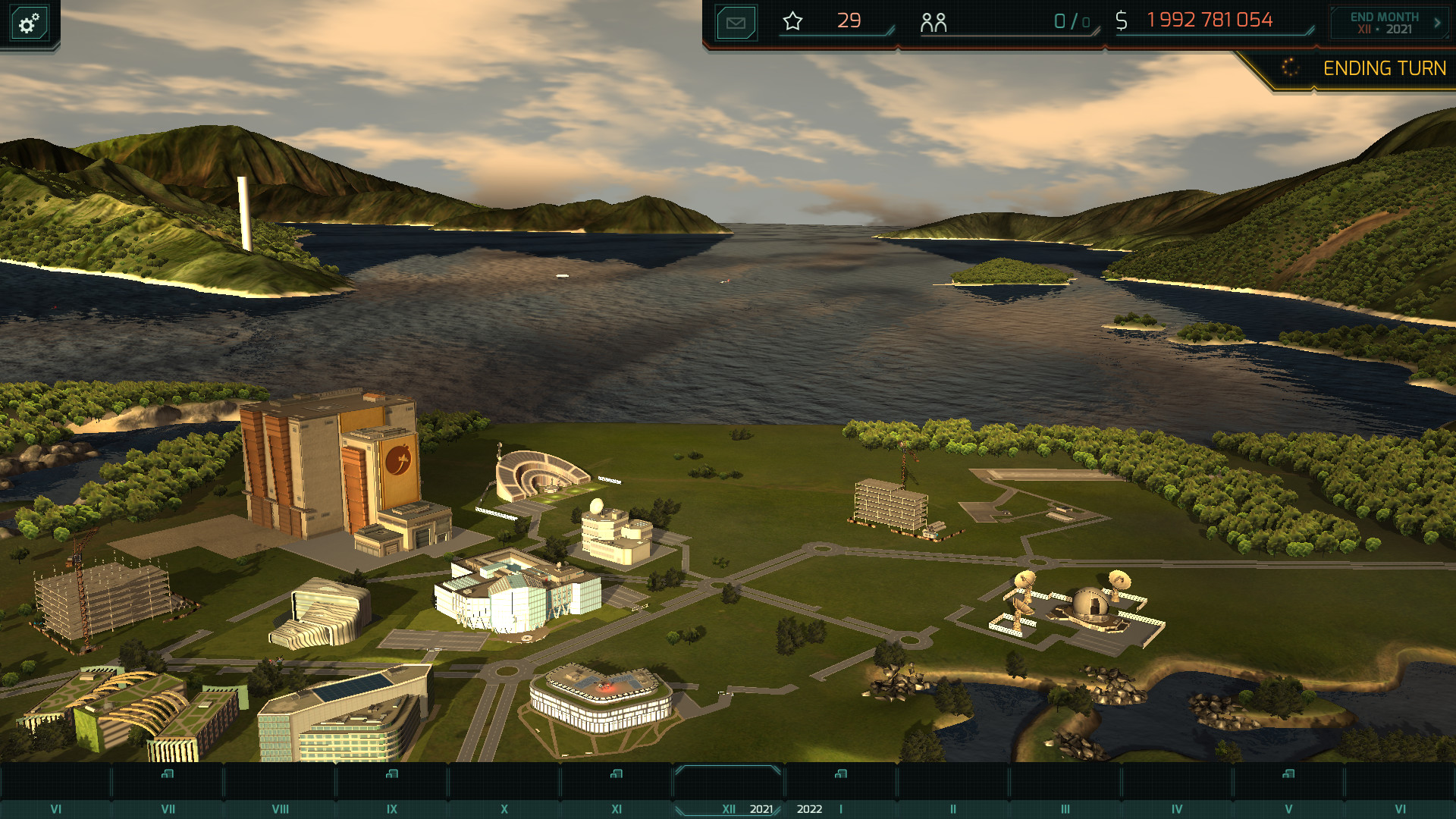Image resolution: width=1456 pixels, height=819 pixels.
Task: Open the astronaut roster via personnel icon
Action: click(935, 21)
